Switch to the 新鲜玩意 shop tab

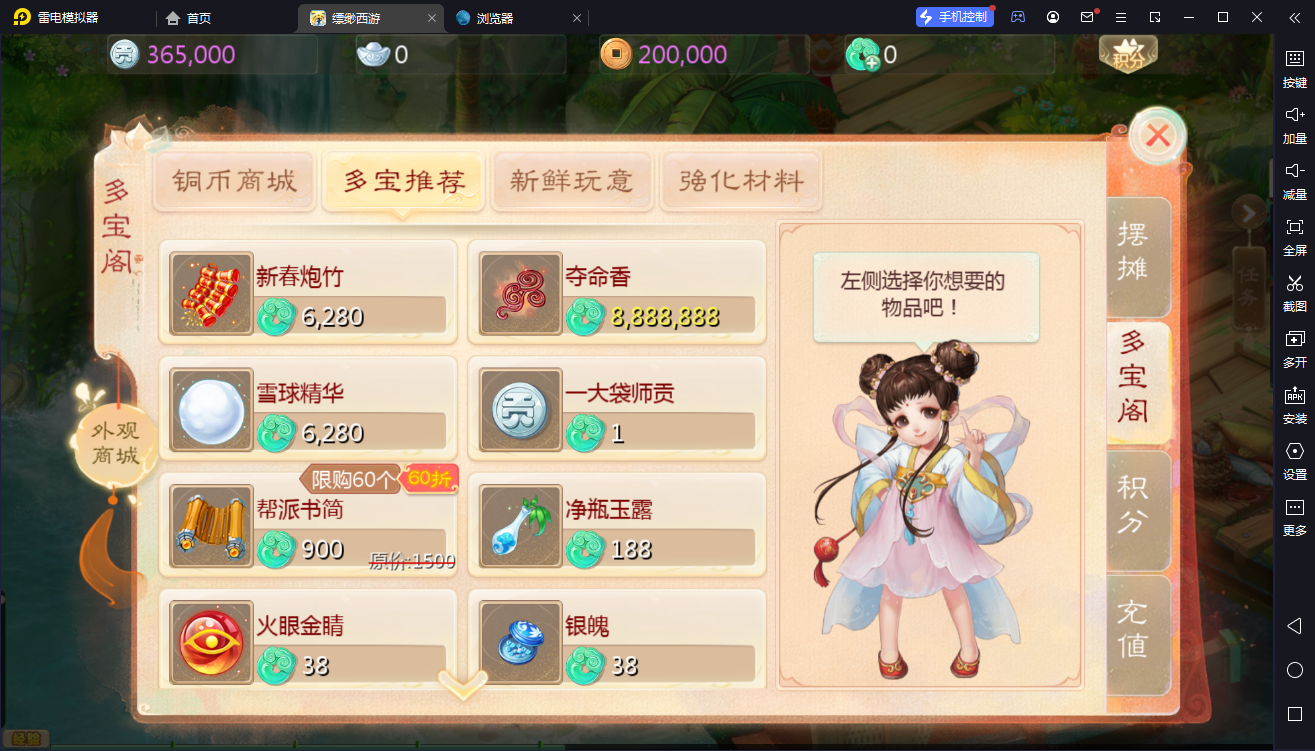point(572,182)
